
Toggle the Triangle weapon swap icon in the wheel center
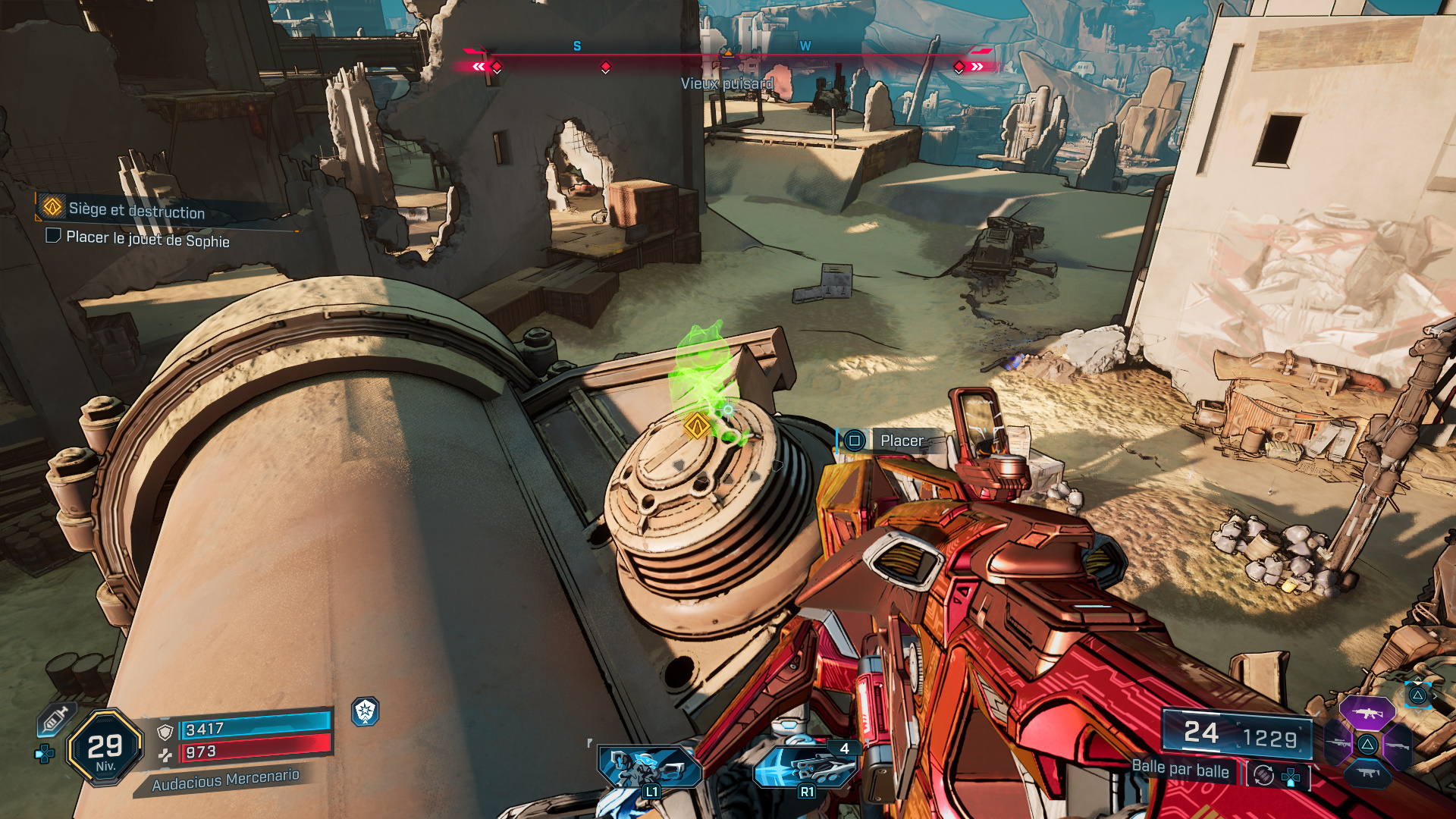point(1367,745)
